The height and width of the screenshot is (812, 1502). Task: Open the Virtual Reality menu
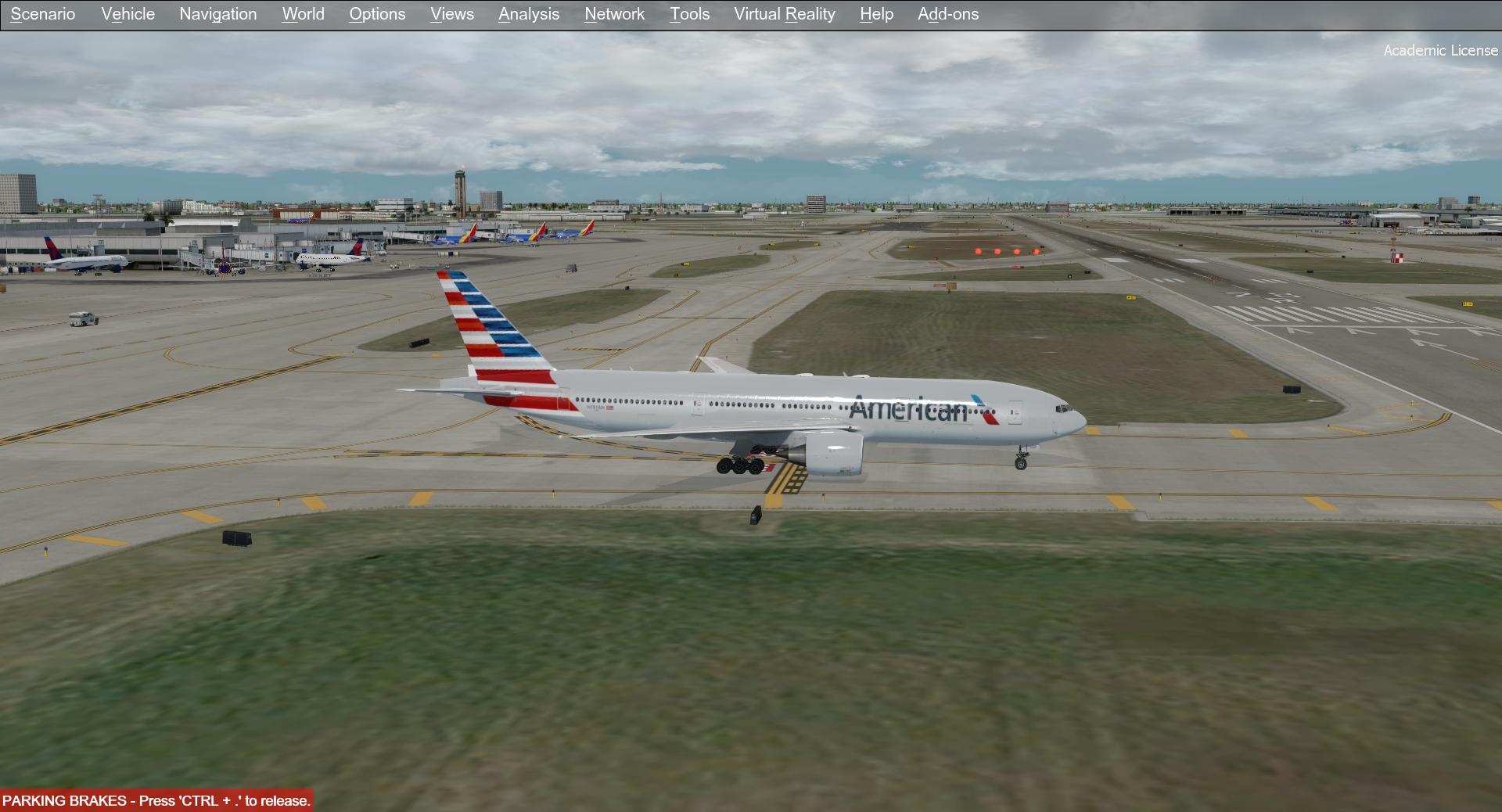tap(783, 14)
